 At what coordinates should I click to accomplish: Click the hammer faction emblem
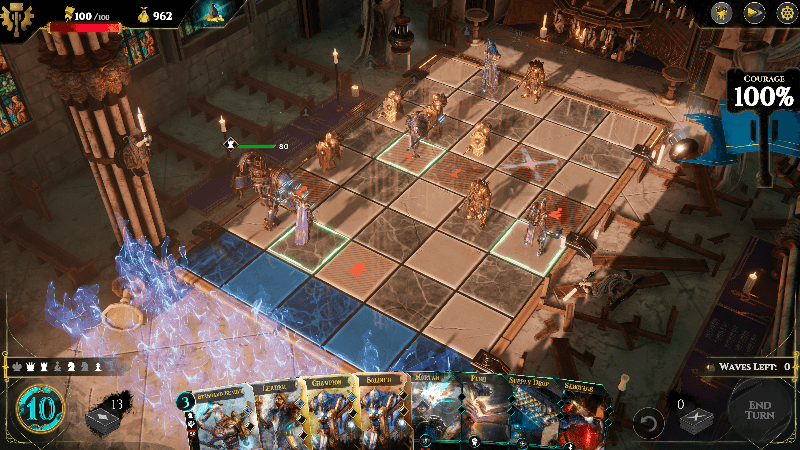(18, 18)
